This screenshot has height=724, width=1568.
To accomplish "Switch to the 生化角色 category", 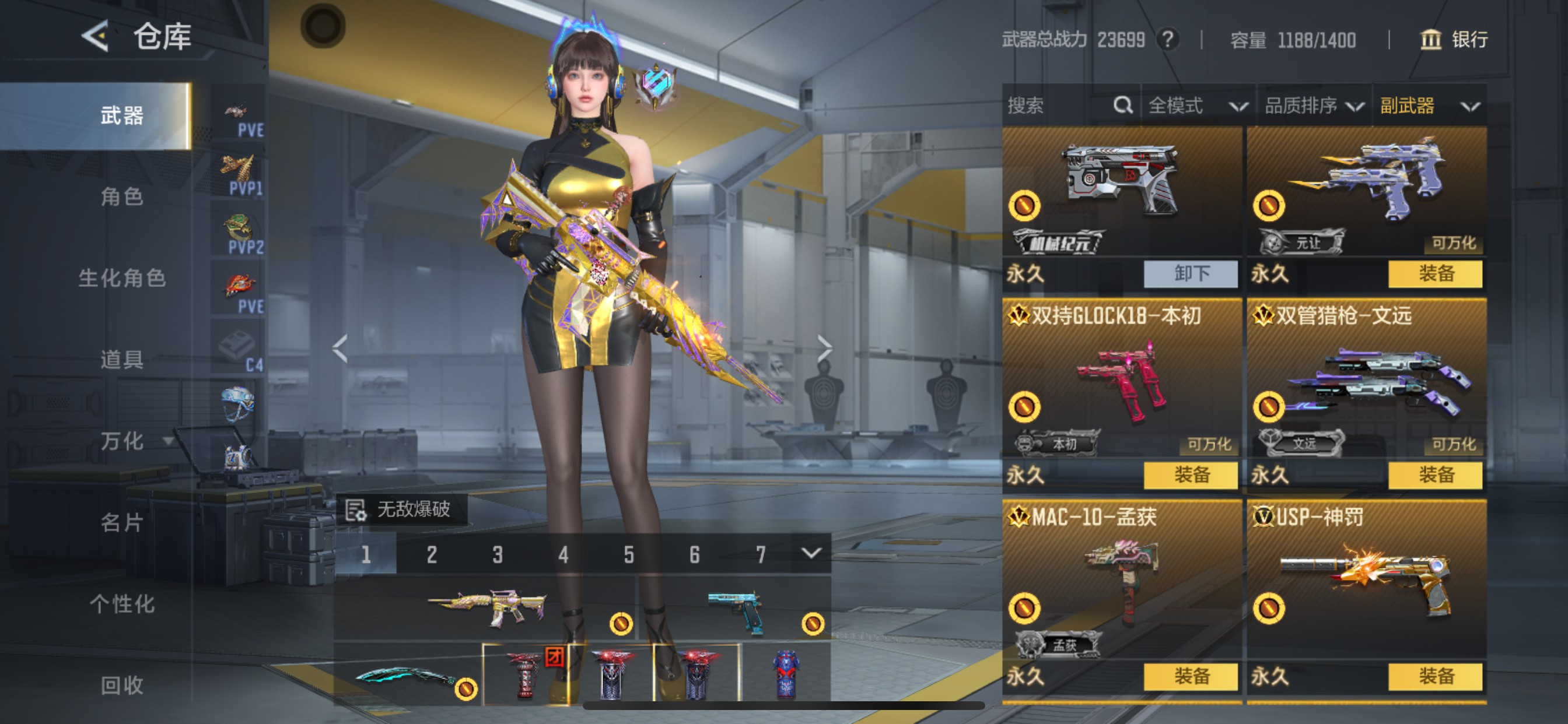I will (x=122, y=278).
